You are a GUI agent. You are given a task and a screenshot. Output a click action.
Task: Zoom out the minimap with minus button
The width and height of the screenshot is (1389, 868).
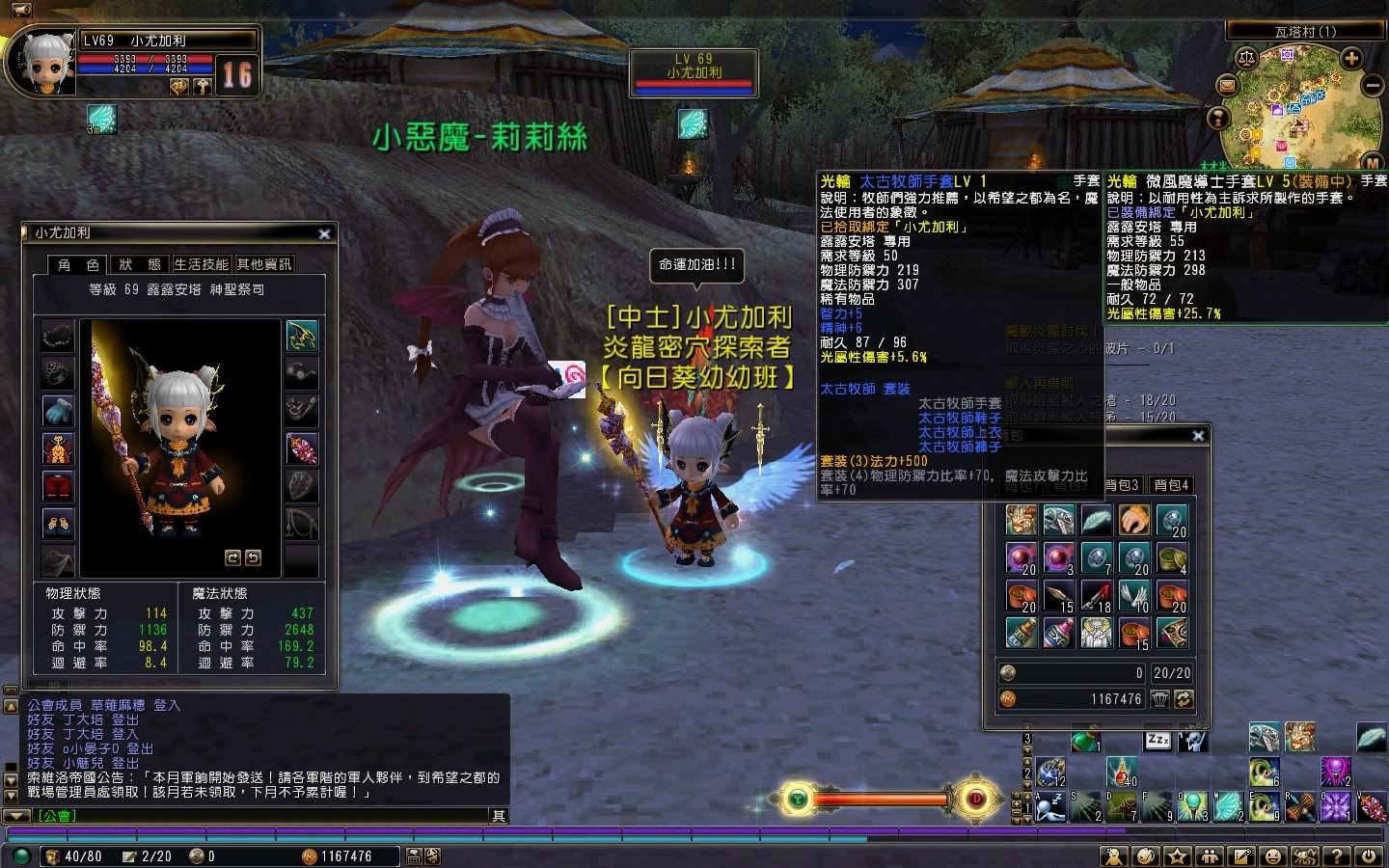pos(1372,86)
